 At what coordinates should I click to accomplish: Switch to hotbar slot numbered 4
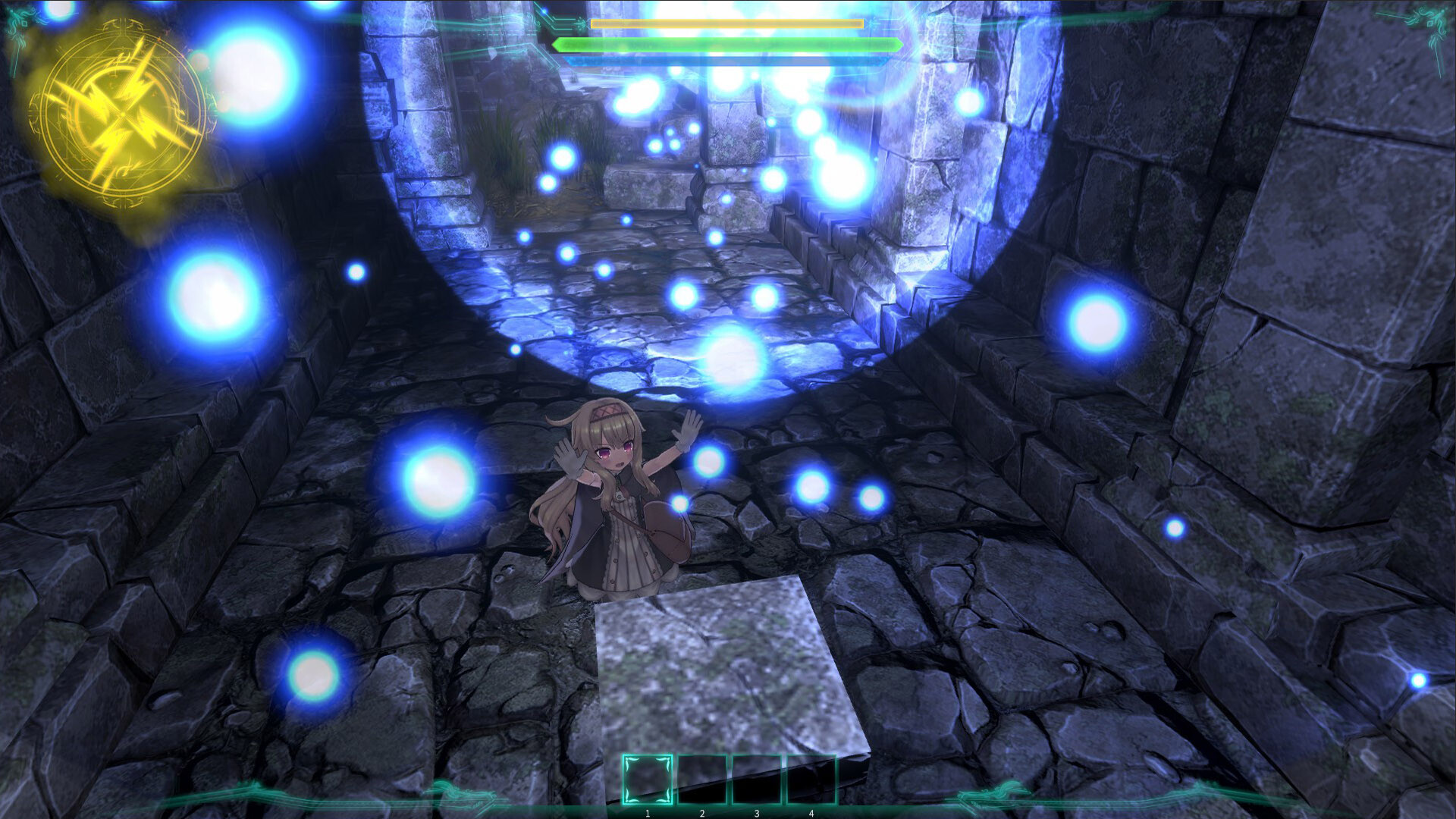(811, 779)
